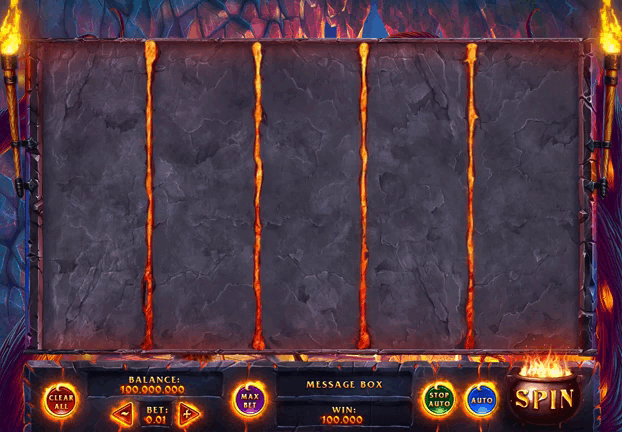Activate the blue AUTO spin button
Viewport: 622px width, 432px height.
[x=481, y=400]
